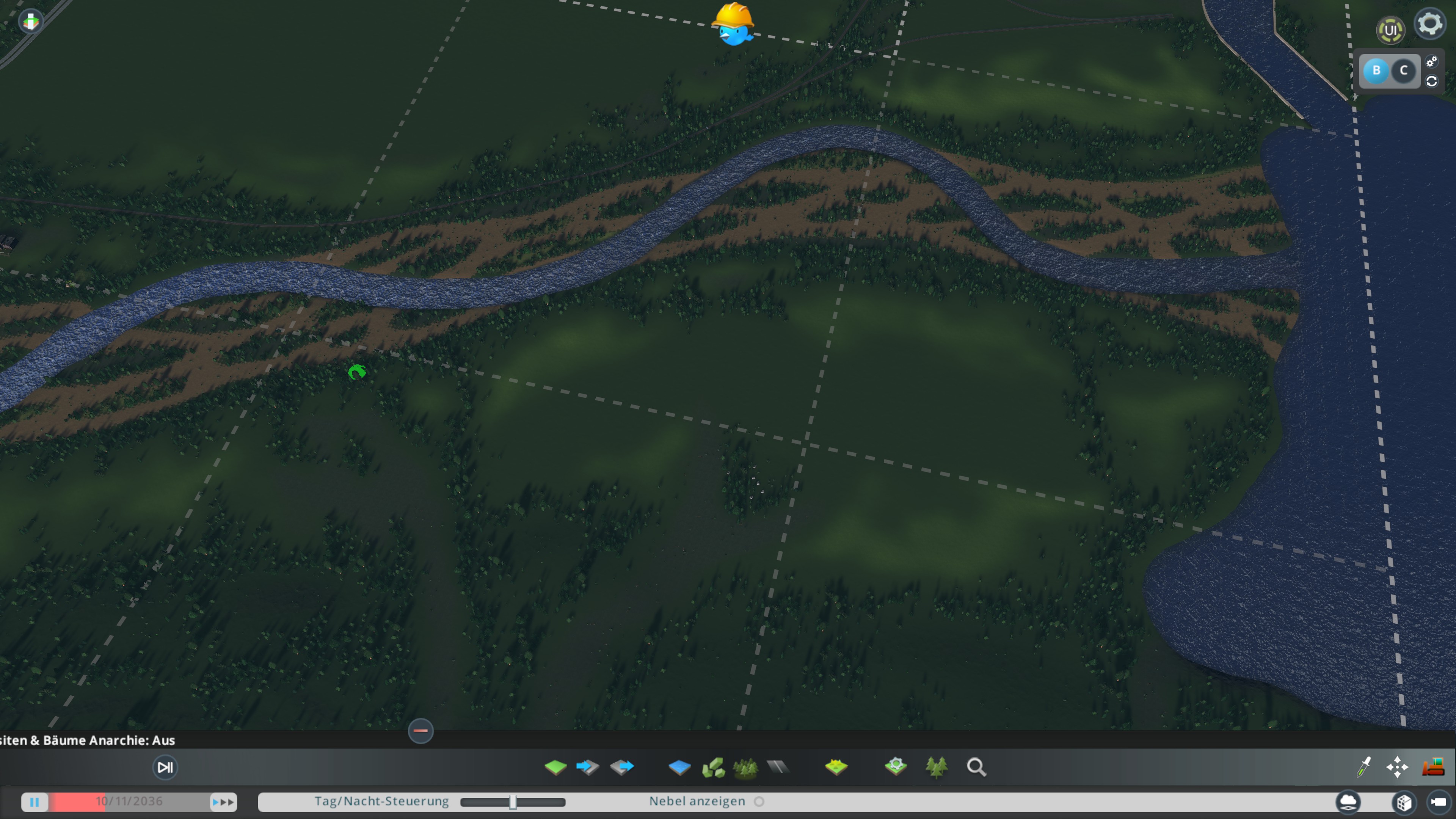Viewport: 1456px width, 819px height.
Task: Select the terrain level tool
Action: click(x=557, y=767)
